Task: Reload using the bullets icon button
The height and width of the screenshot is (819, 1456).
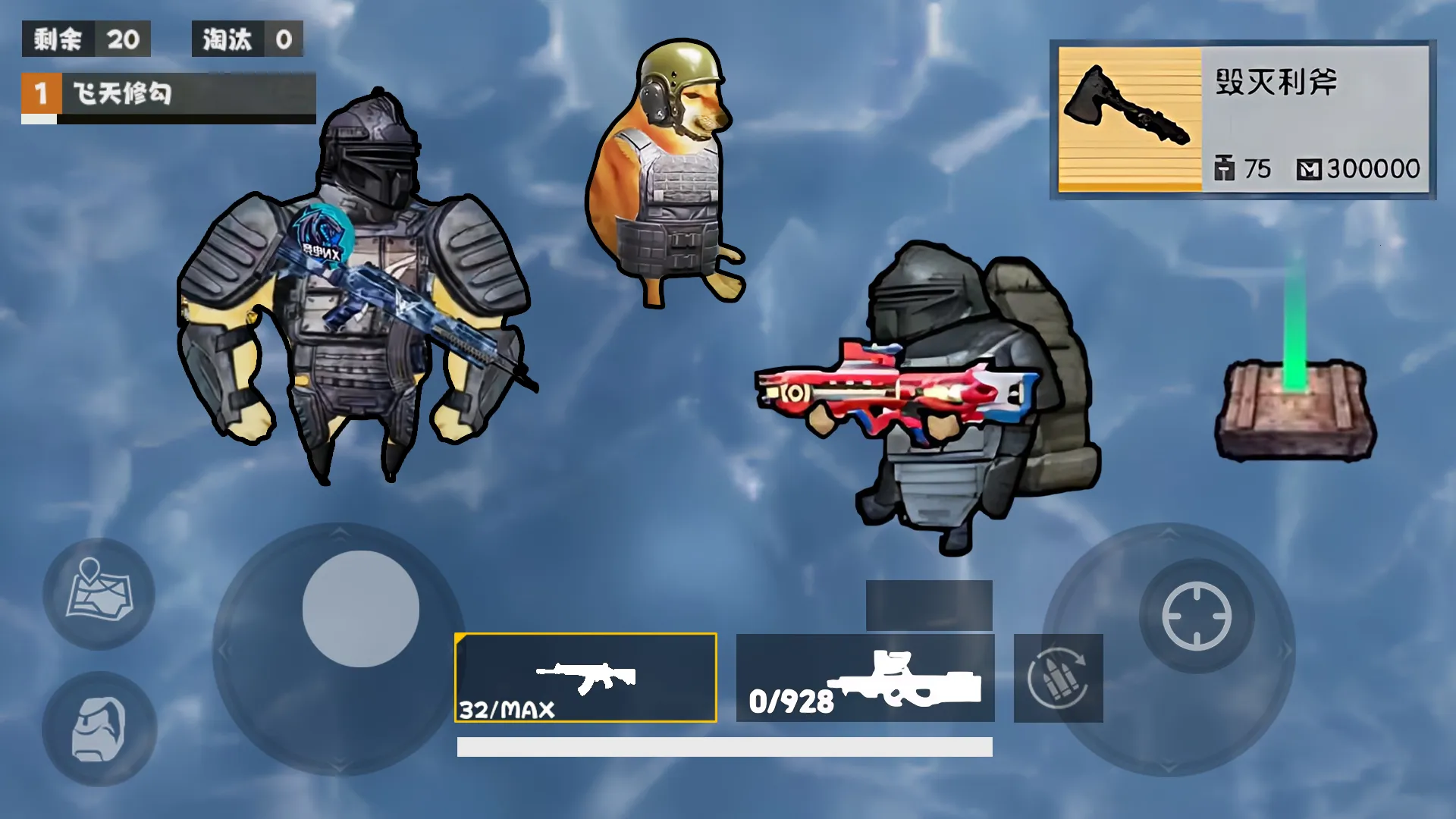Action: click(x=1058, y=678)
